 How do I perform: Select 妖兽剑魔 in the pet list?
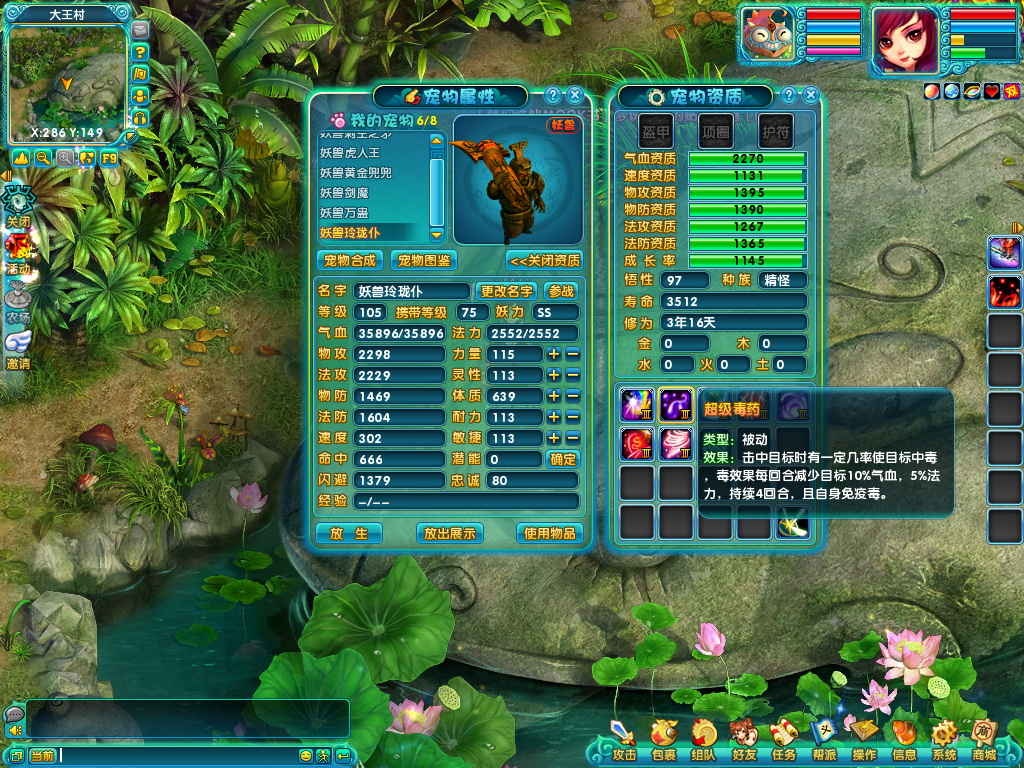pos(344,193)
